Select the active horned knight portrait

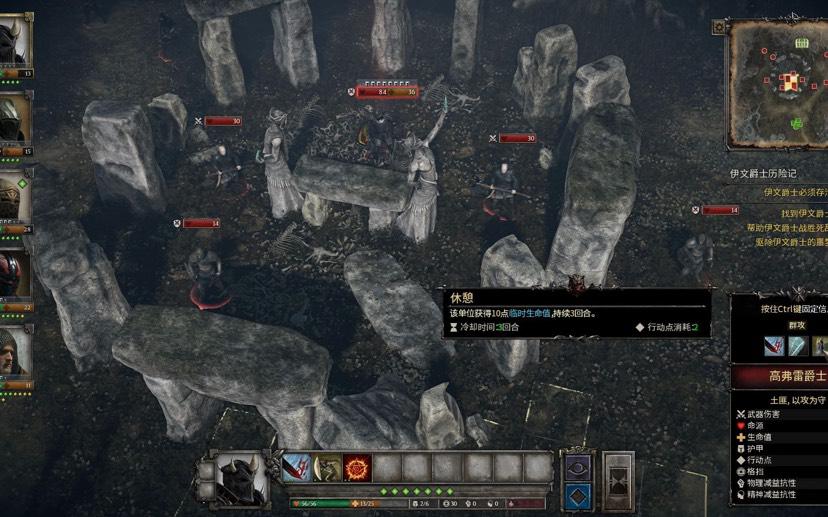coord(241,478)
